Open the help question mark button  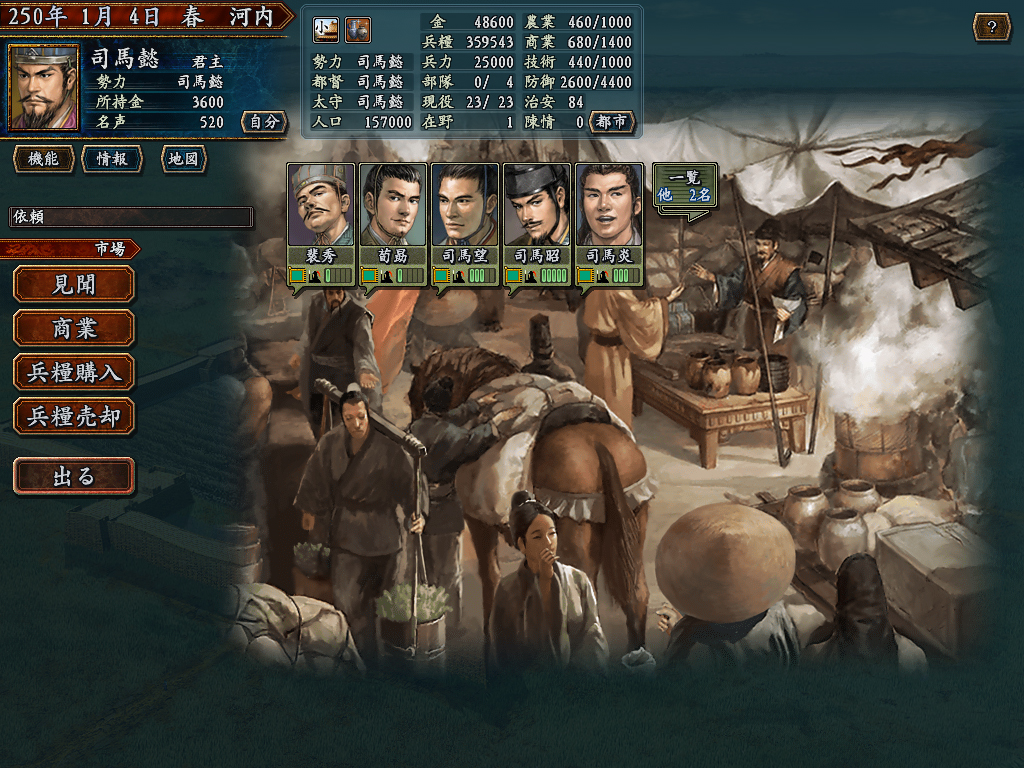tap(991, 27)
